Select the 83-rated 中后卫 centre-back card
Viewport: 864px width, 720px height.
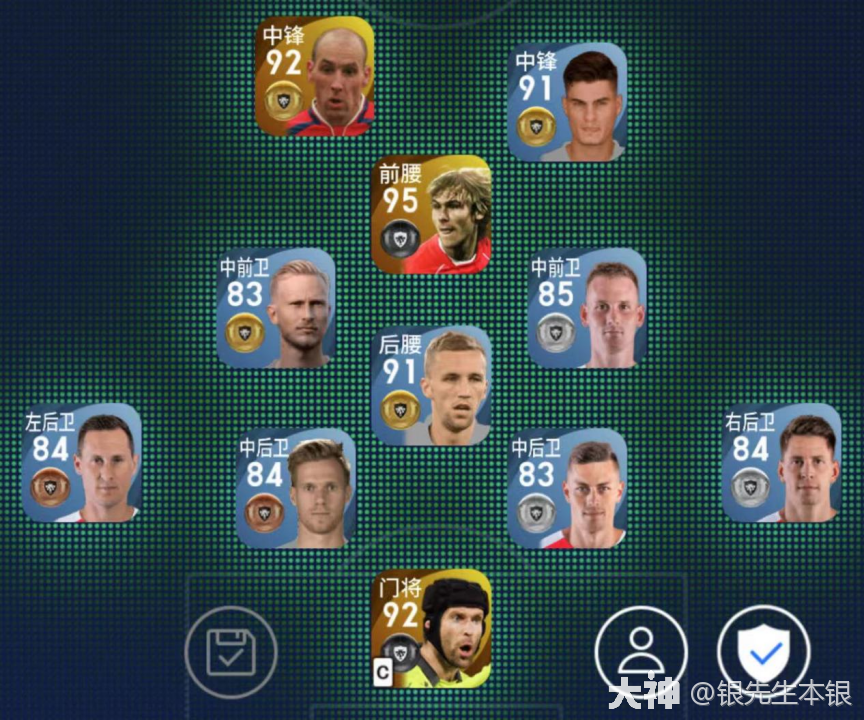pos(568,490)
